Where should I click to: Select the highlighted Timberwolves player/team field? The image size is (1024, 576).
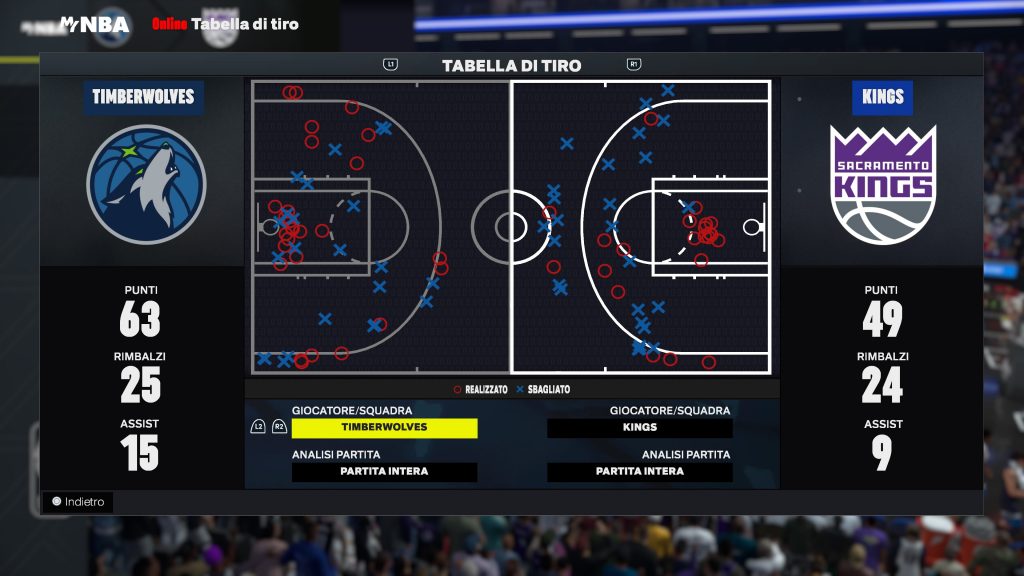[x=384, y=428]
